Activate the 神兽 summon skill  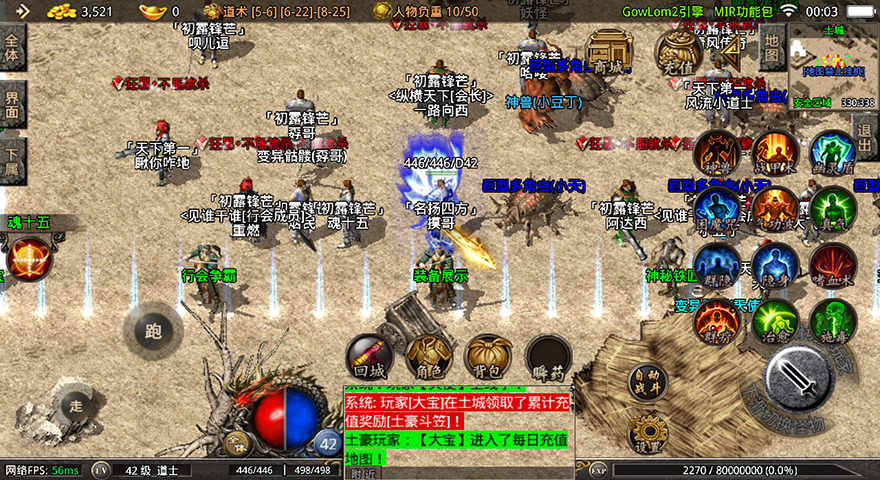[717, 152]
